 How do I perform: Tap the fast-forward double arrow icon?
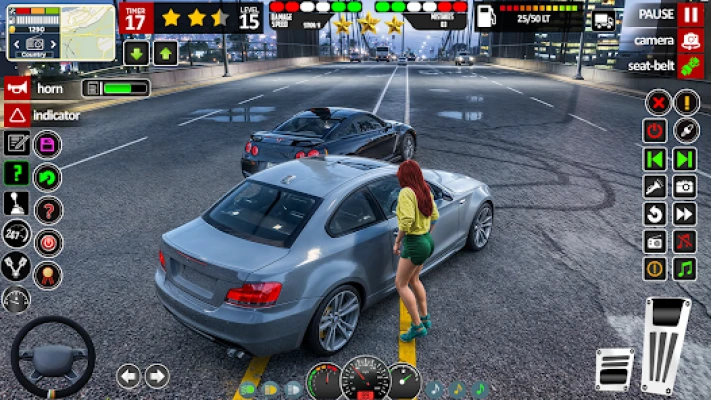click(x=685, y=213)
